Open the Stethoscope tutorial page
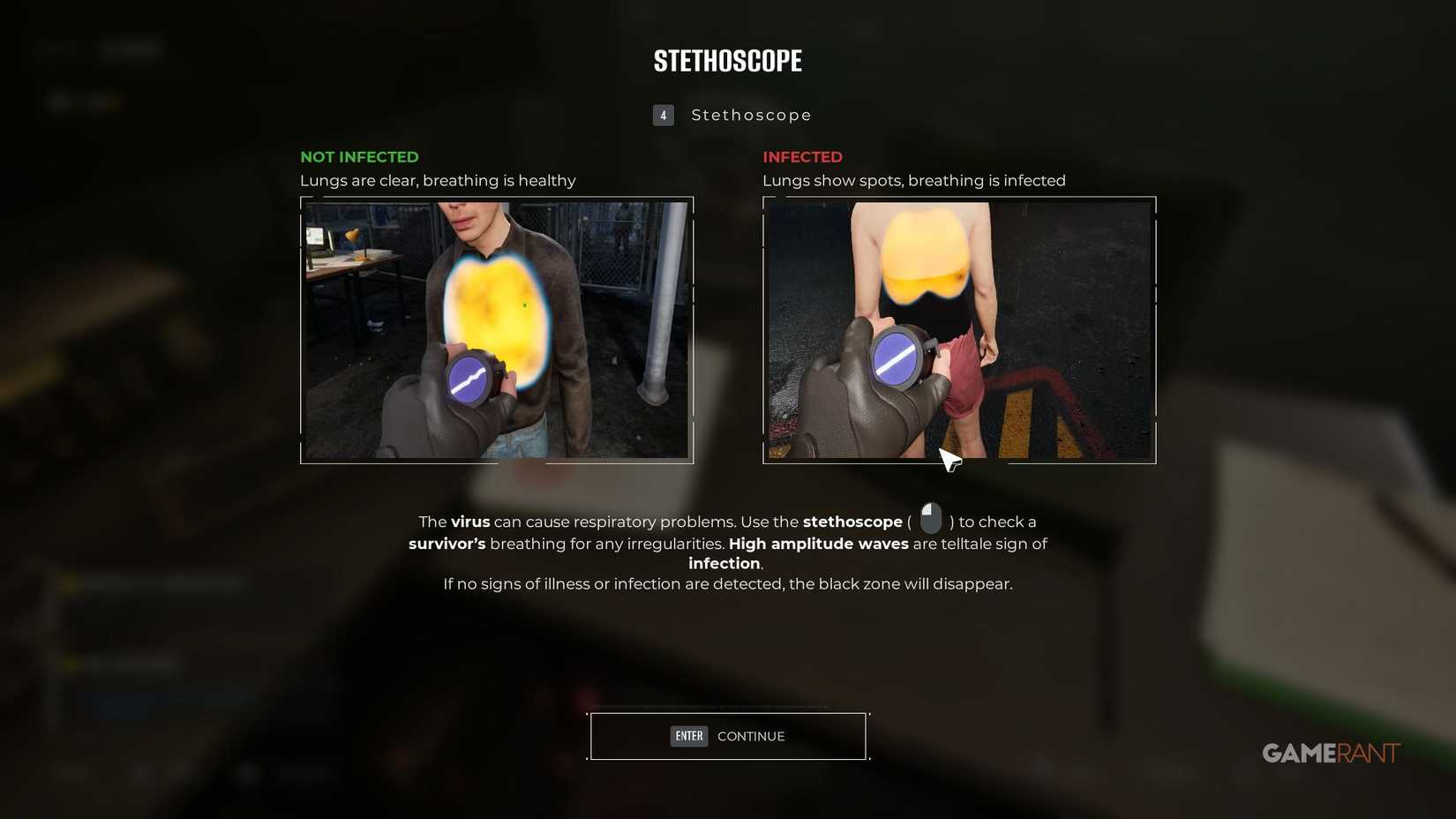 pos(751,115)
